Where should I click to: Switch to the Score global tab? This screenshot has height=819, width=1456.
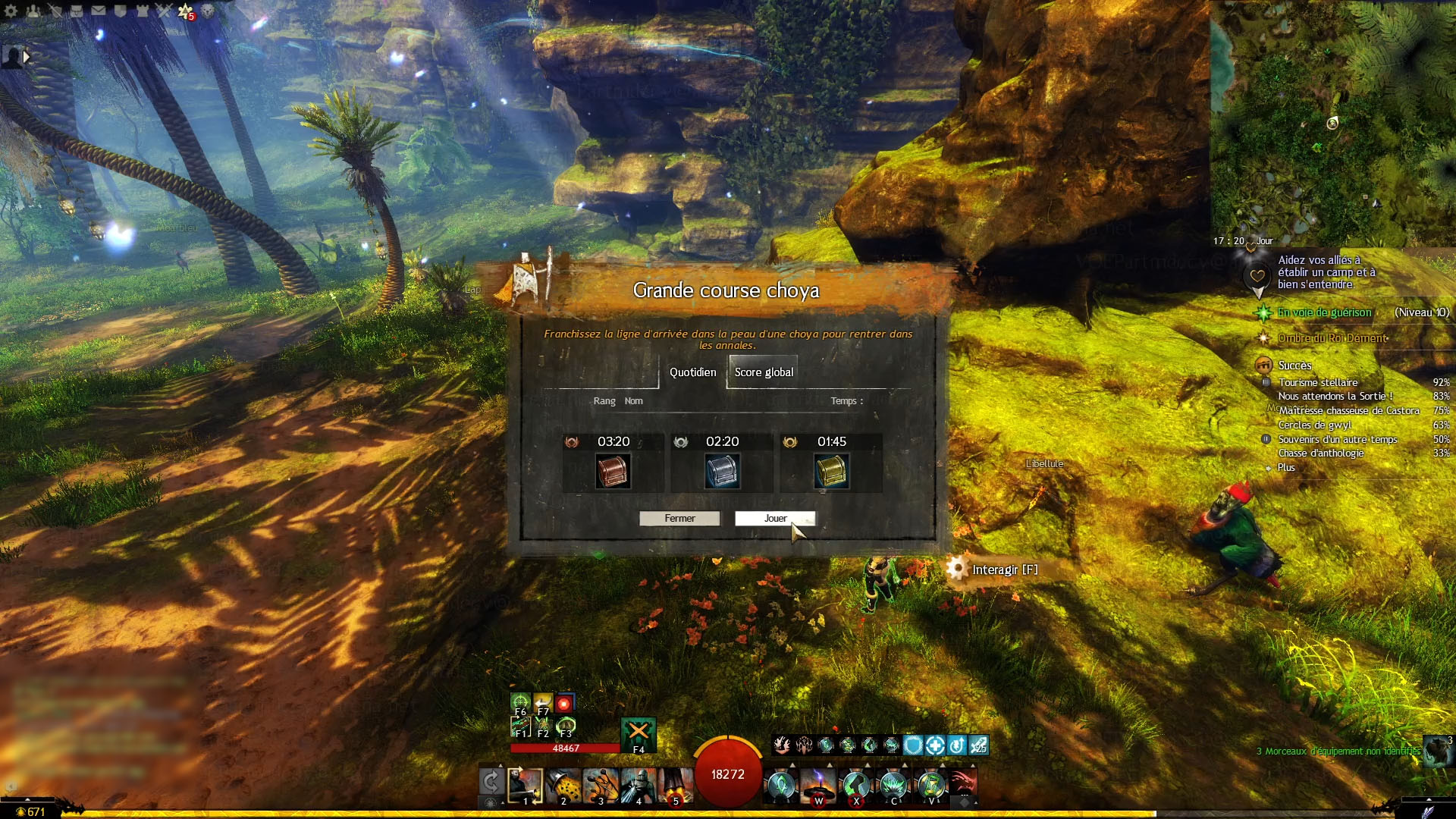tap(763, 372)
